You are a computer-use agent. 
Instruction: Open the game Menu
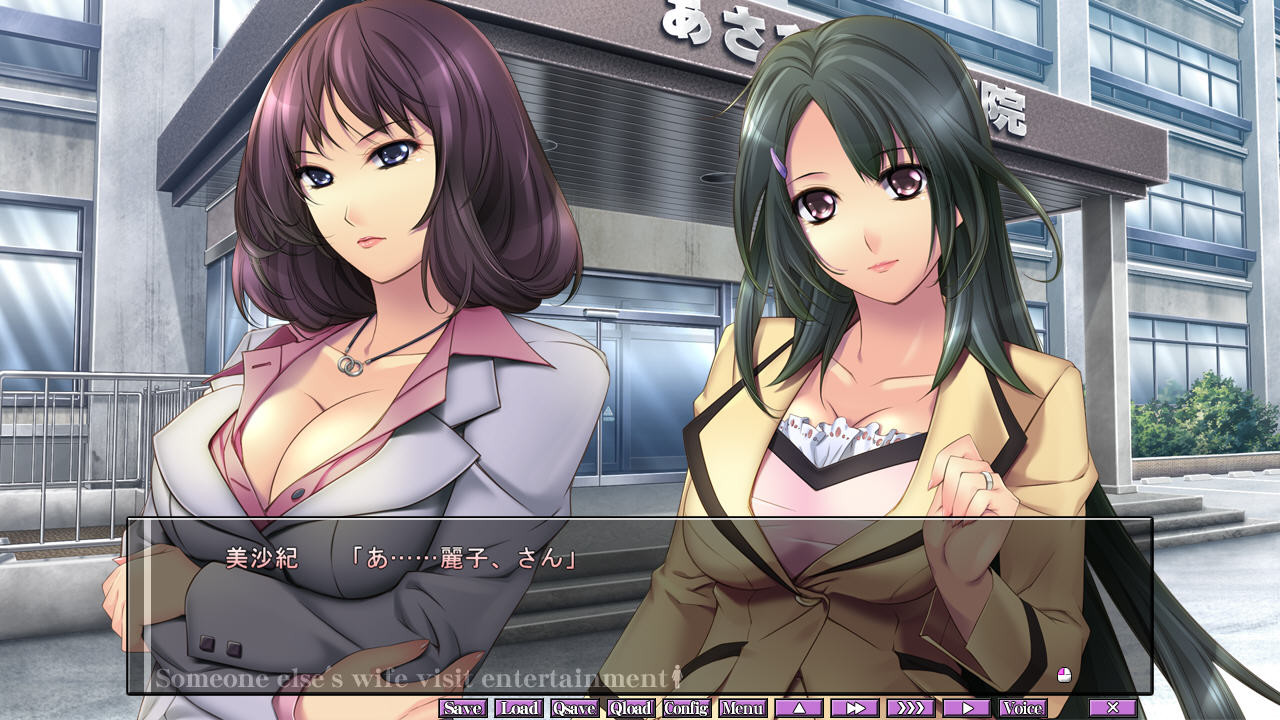(x=743, y=708)
